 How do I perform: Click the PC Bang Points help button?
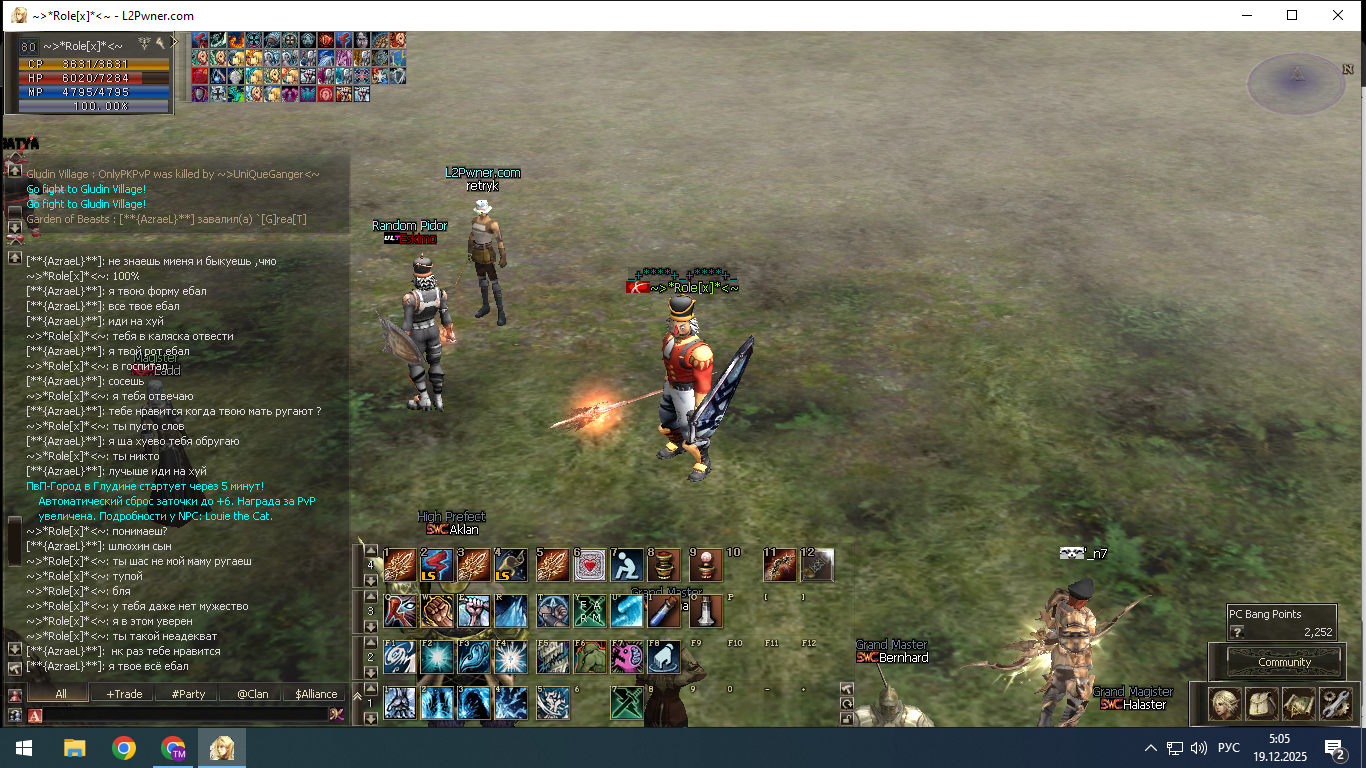click(x=1237, y=632)
